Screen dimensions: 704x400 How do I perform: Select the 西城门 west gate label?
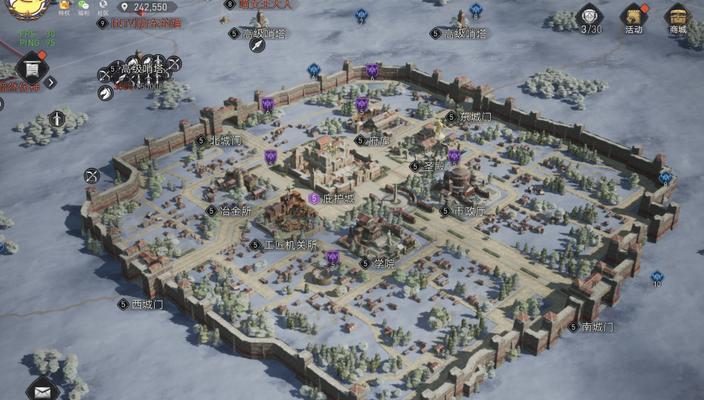pyautogui.click(x=145, y=304)
